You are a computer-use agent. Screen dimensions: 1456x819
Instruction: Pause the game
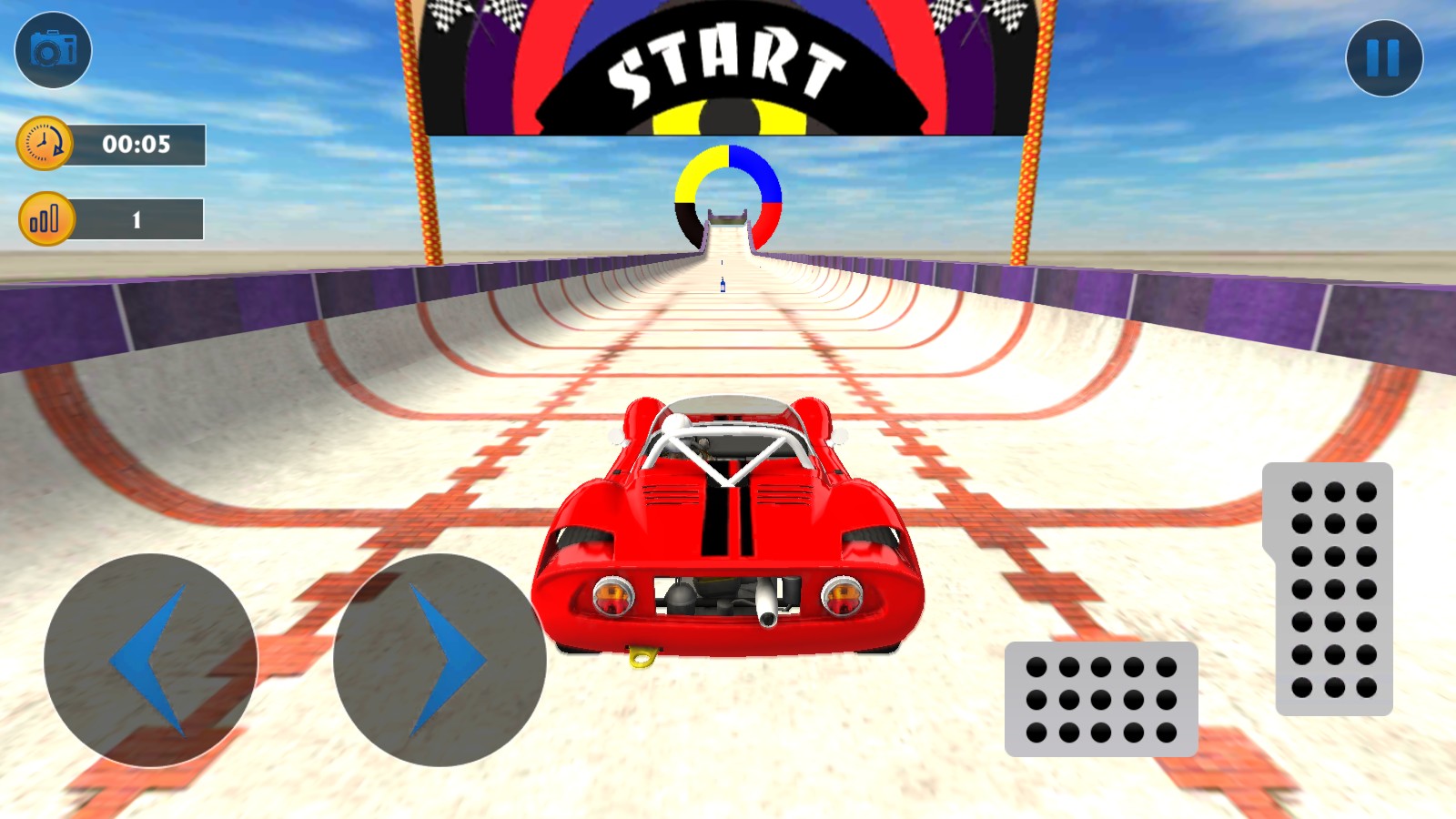(1383, 58)
